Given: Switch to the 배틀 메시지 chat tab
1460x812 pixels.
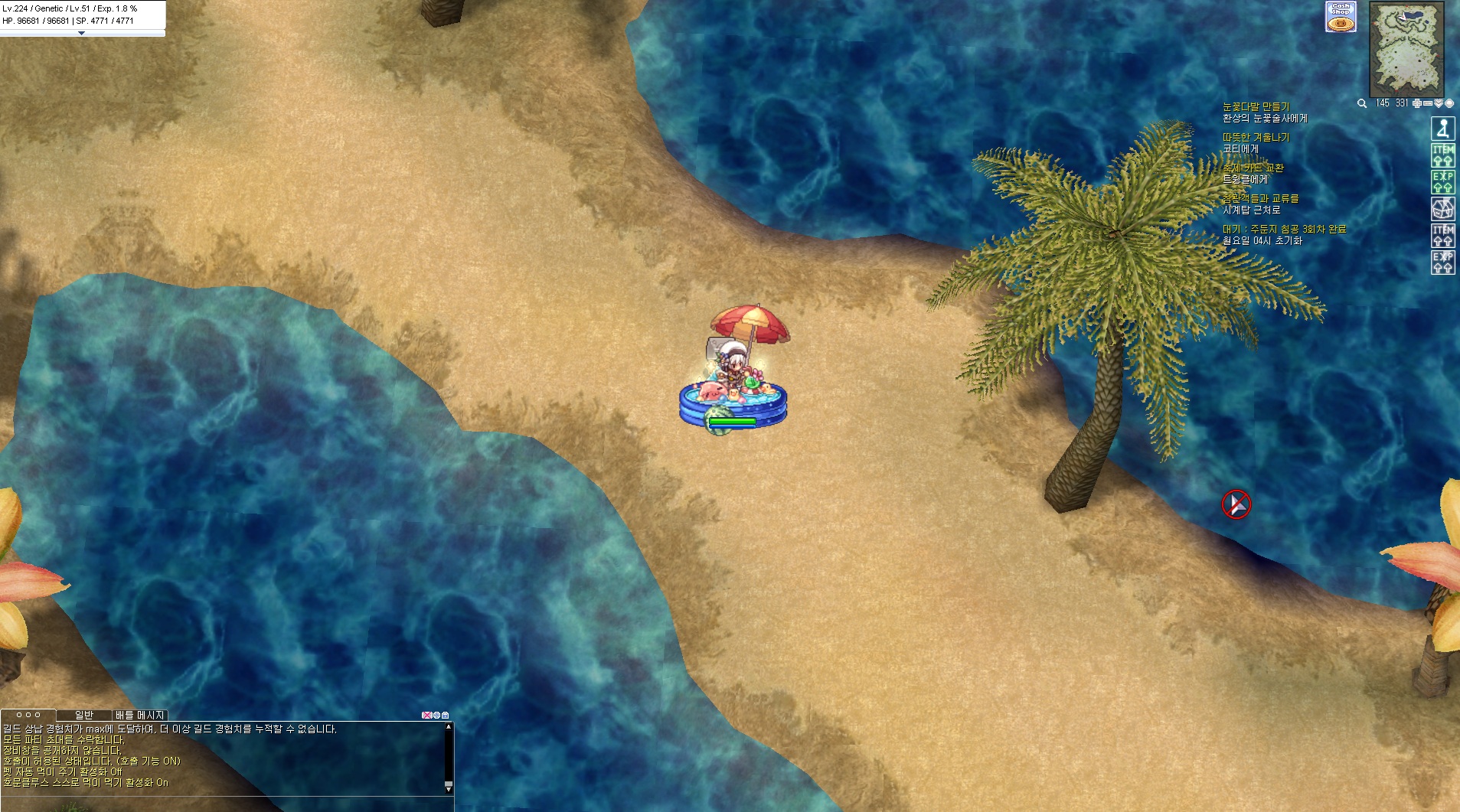Looking at the screenshot, I should click(x=140, y=715).
